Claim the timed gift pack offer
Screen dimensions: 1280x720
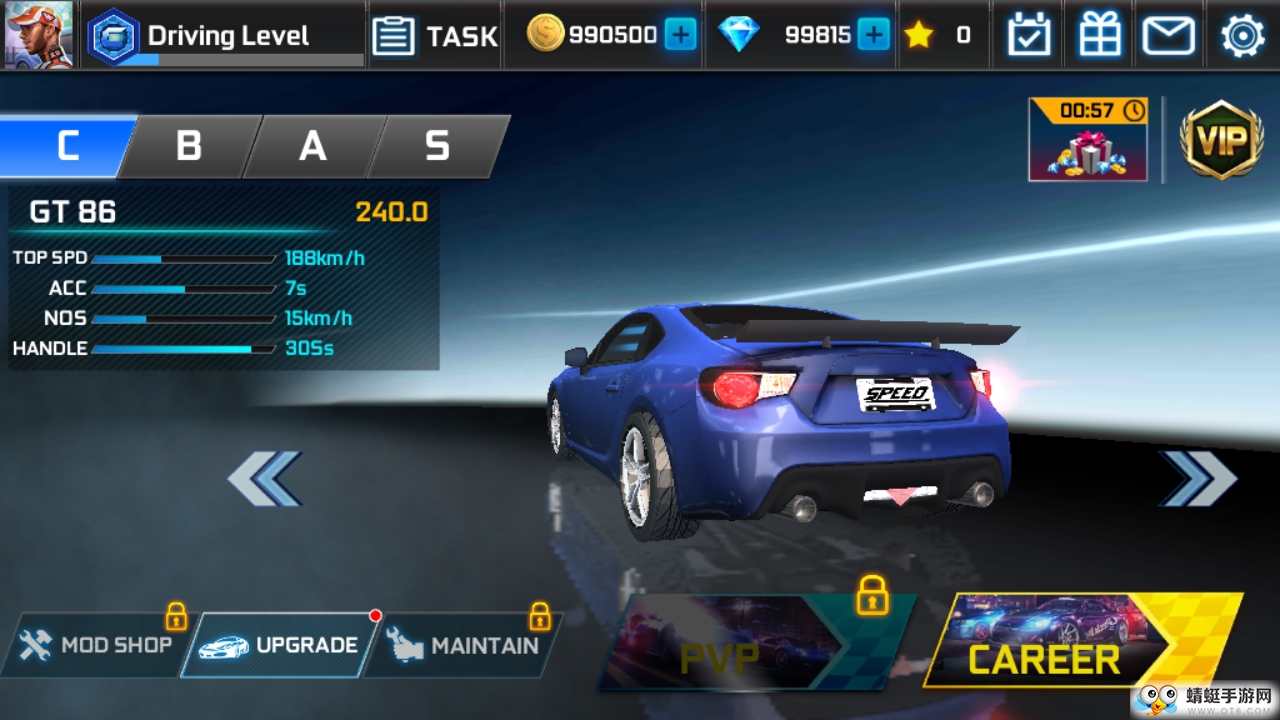click(1088, 140)
